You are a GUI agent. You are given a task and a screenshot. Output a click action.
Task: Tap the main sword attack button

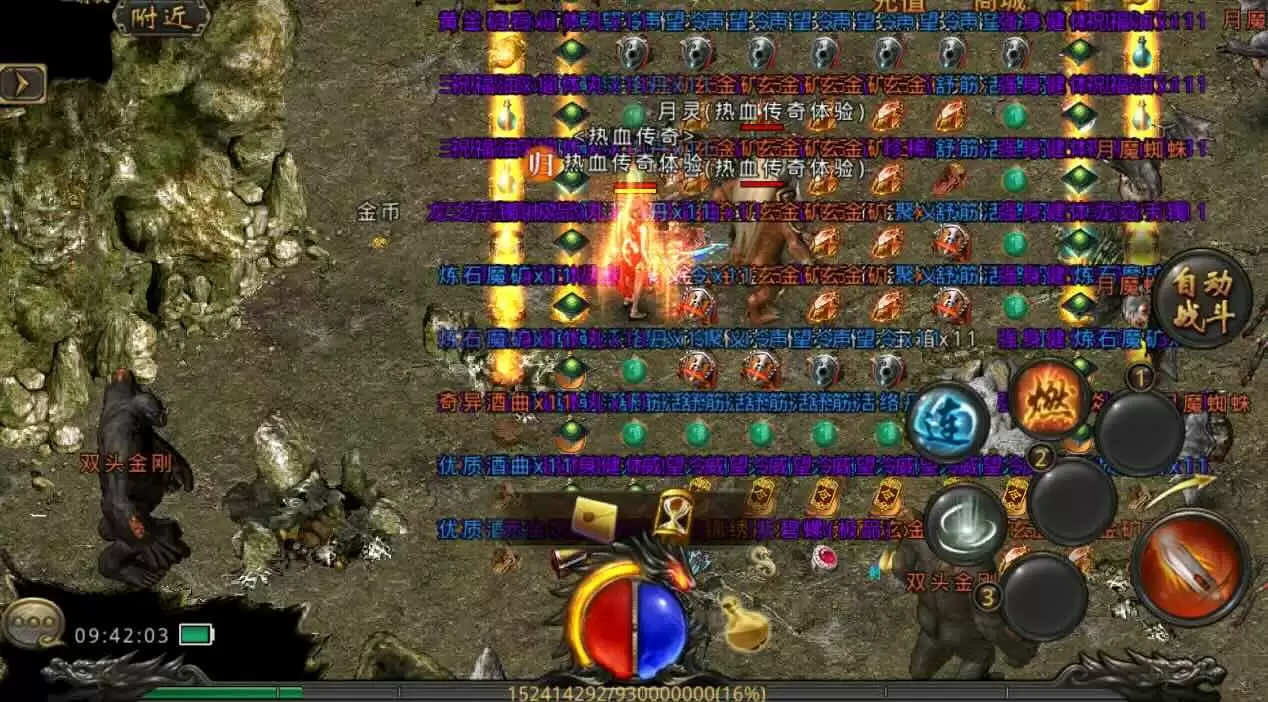(x=1190, y=567)
